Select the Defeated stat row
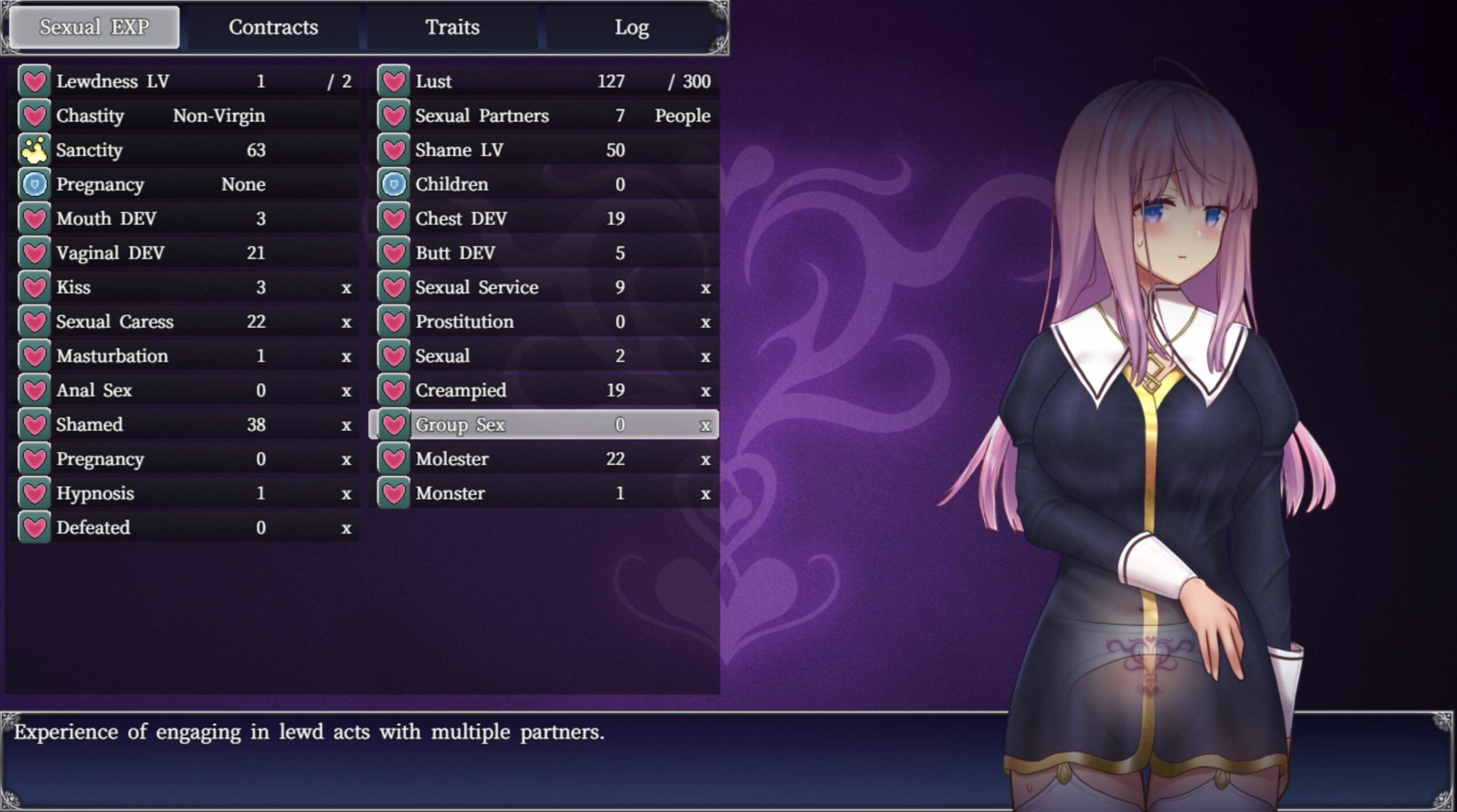Image resolution: width=1457 pixels, height=812 pixels. 185,527
